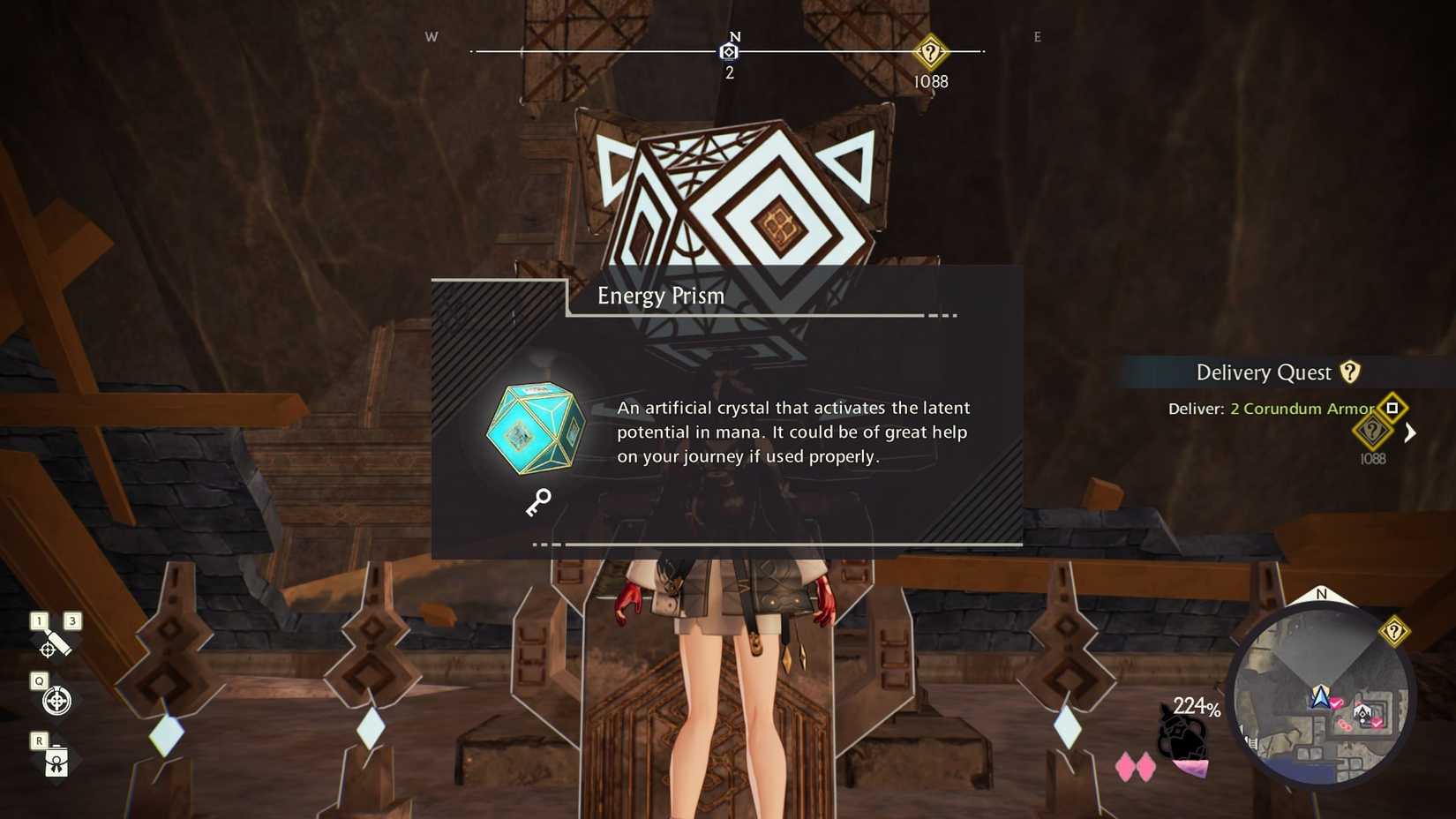The width and height of the screenshot is (1456, 819).
Task: Click the dashed expander beside the Energy Prism title
Action: pos(941,314)
